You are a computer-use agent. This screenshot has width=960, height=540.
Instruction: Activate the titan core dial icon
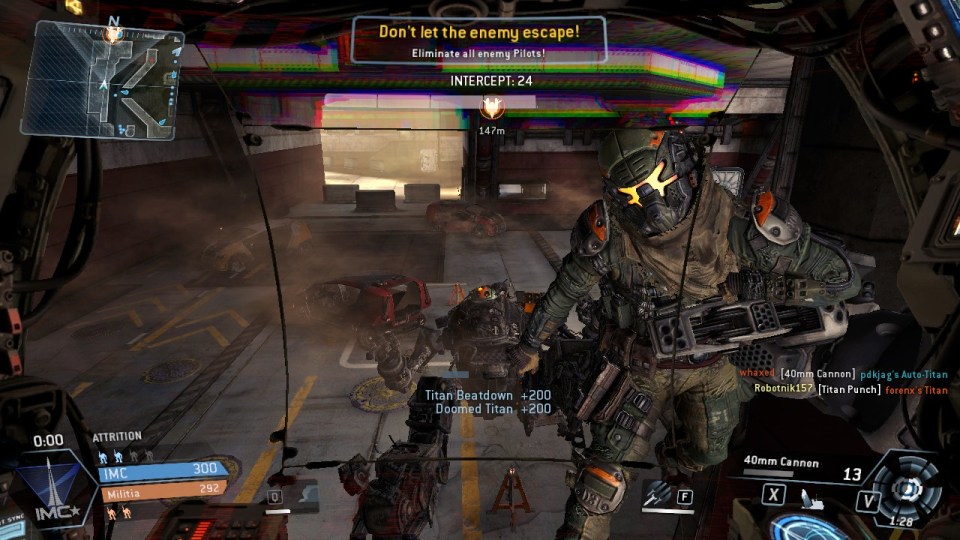(906, 487)
